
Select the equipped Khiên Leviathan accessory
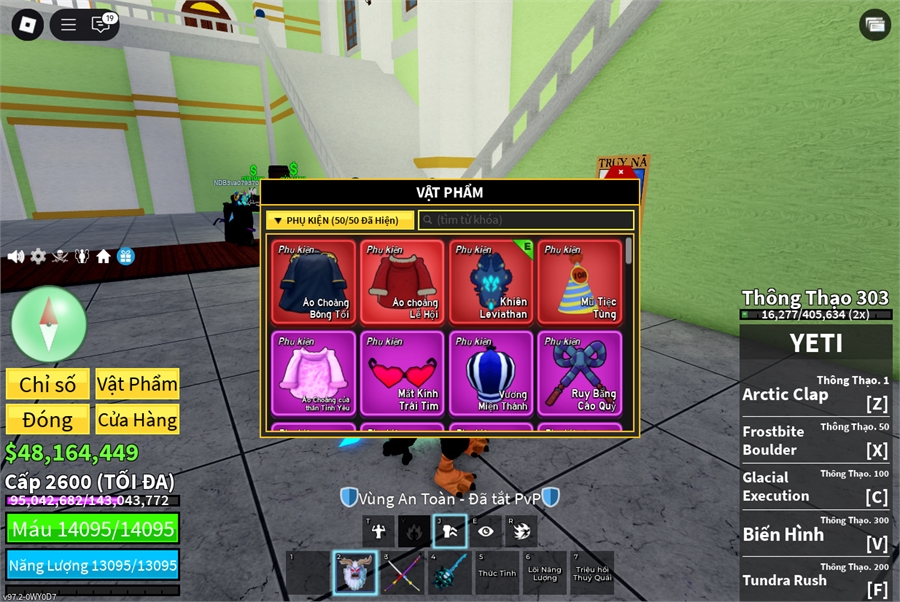491,281
